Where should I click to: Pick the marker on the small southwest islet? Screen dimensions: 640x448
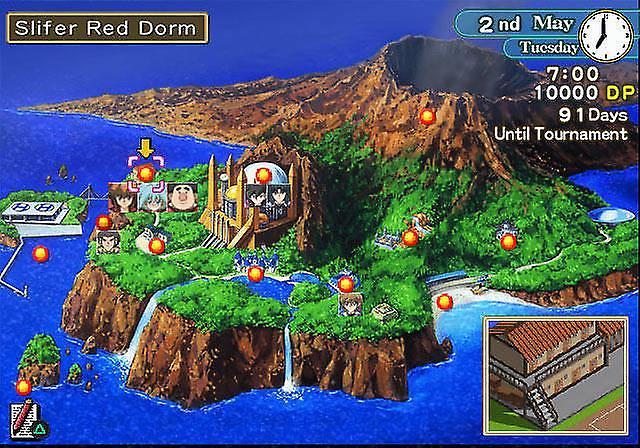point(23,386)
